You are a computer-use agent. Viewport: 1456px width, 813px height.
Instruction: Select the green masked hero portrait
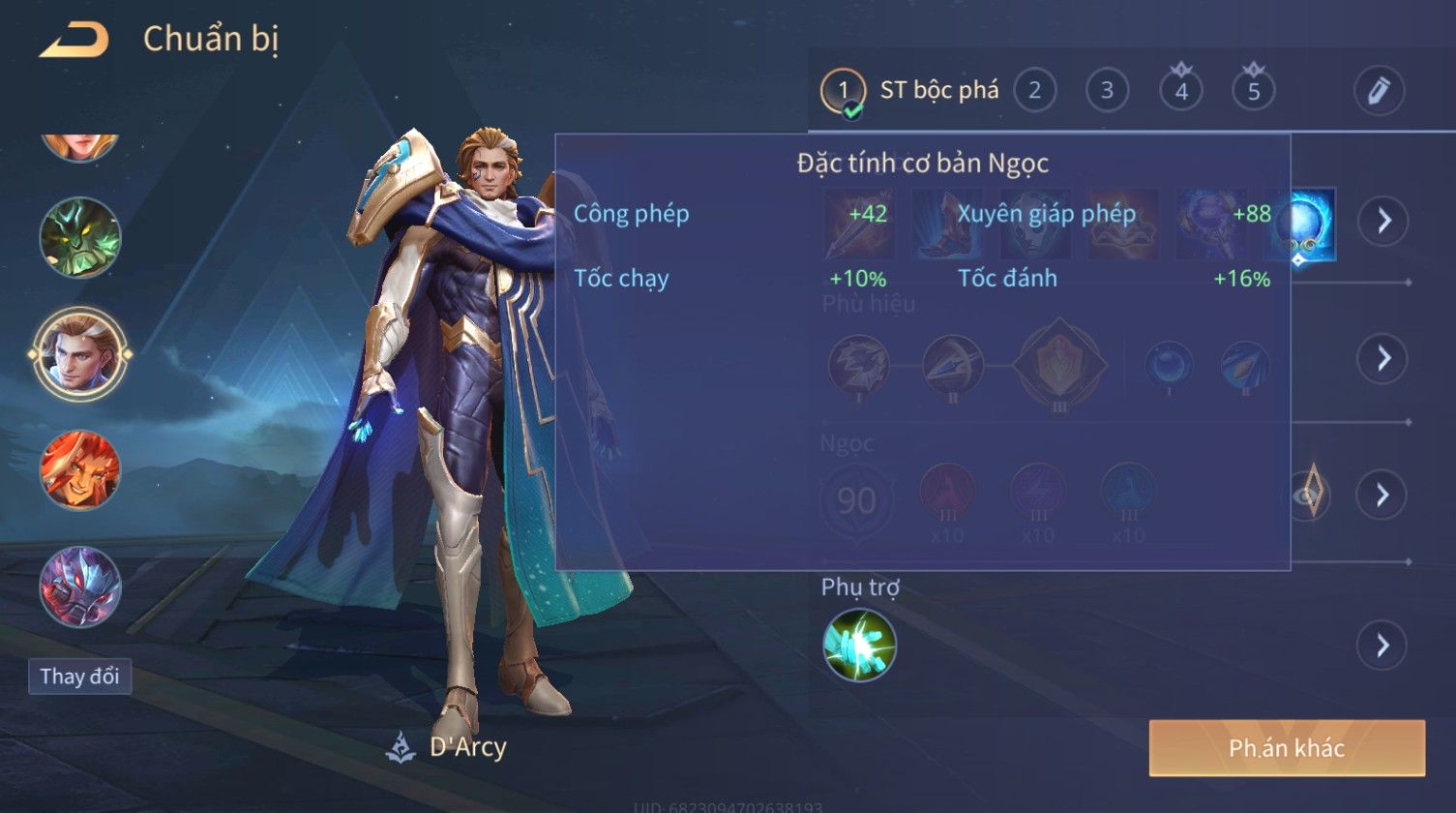tap(80, 238)
